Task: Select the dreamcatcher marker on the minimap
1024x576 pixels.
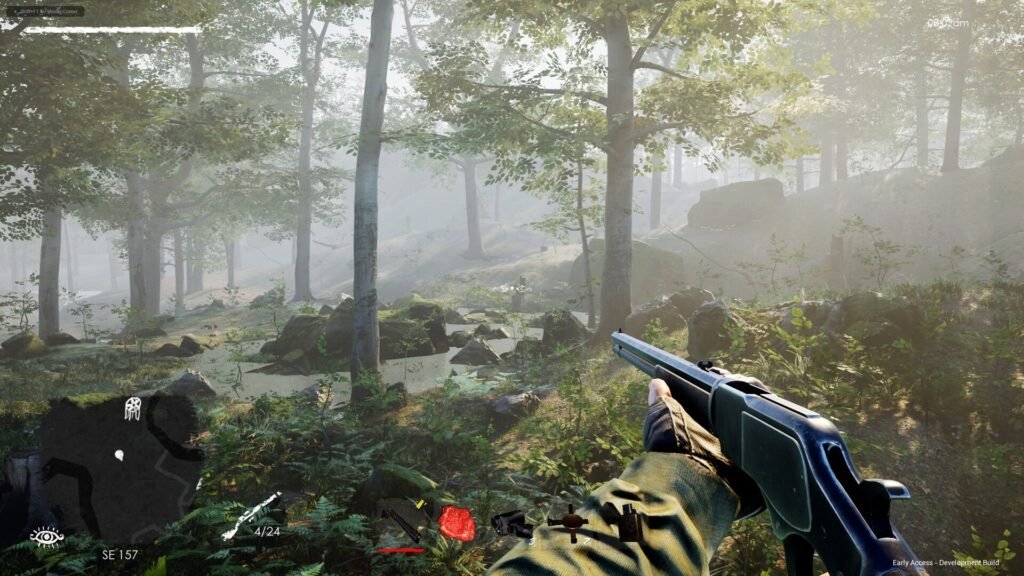Action: [x=132, y=408]
